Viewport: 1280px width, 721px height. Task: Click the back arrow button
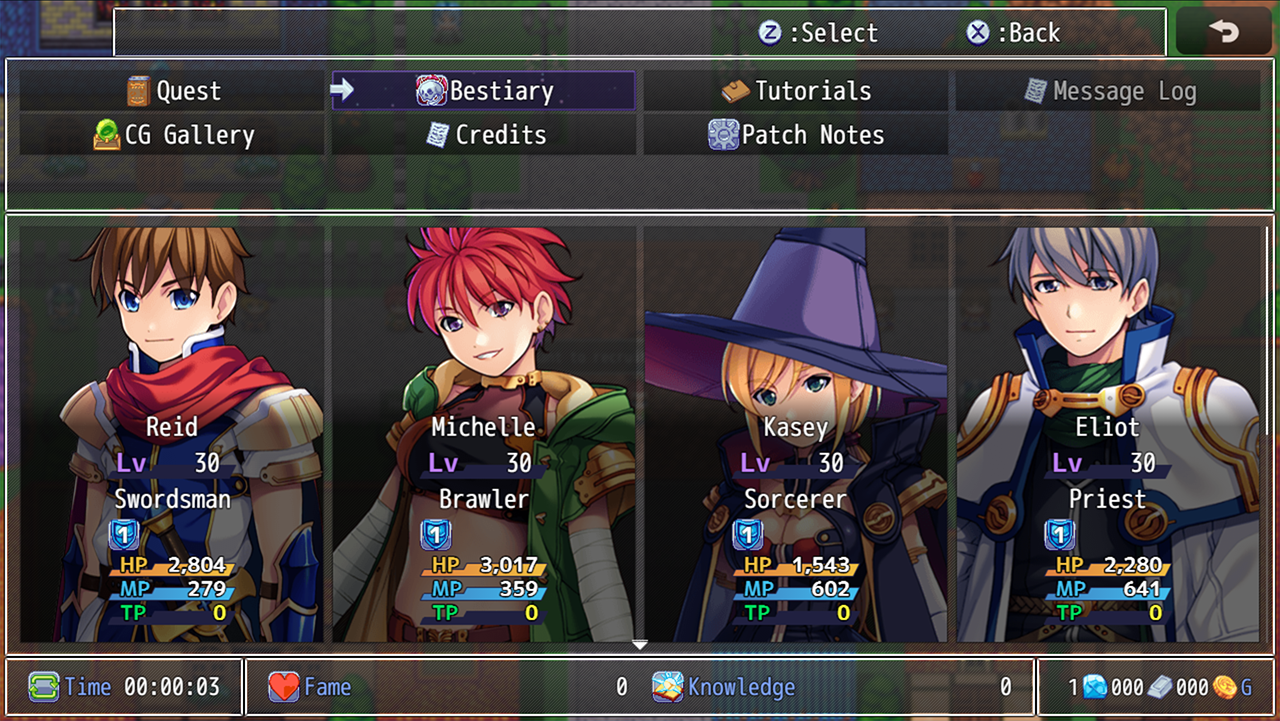coord(1223,32)
